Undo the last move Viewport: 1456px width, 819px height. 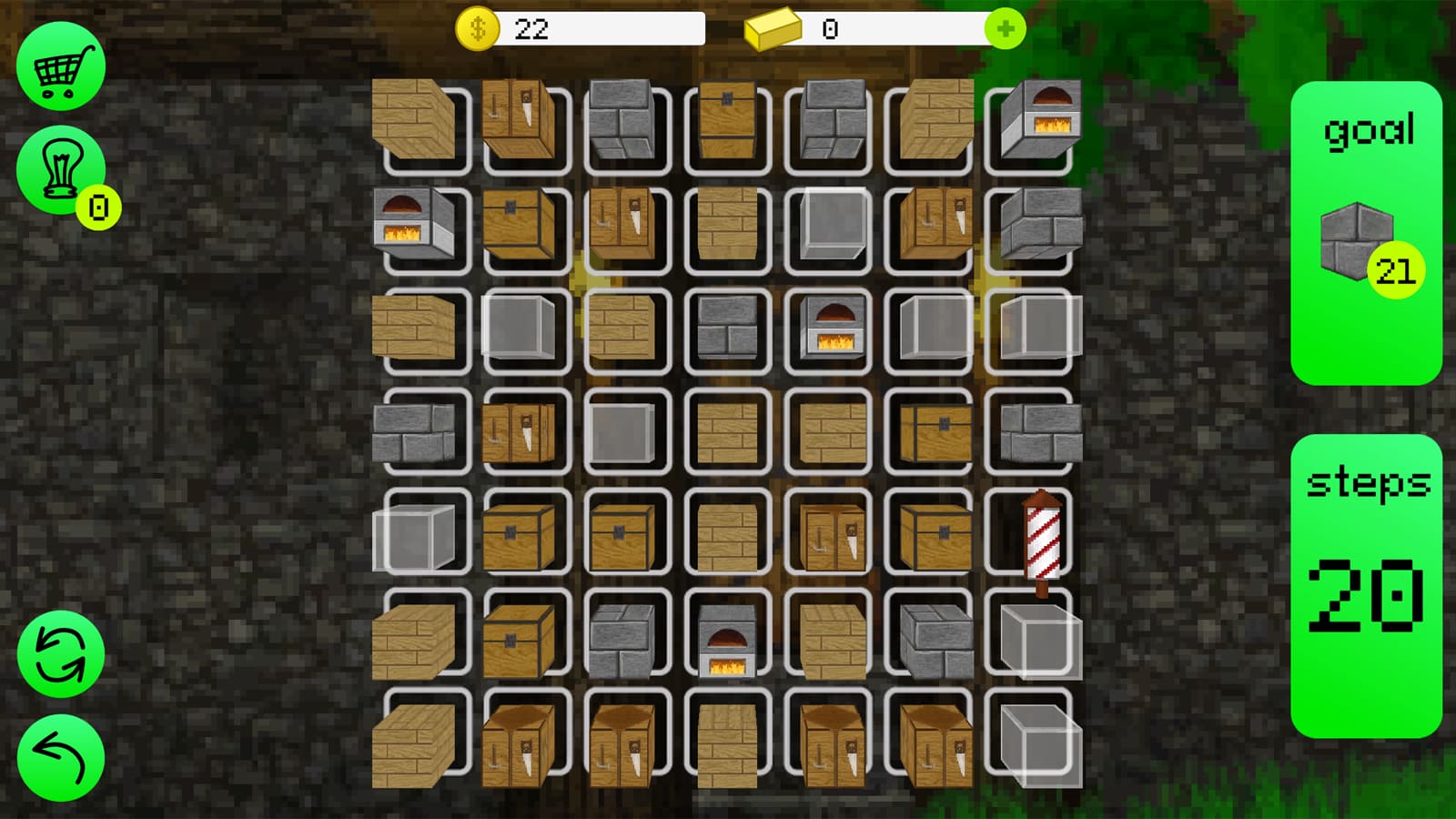[x=60, y=757]
